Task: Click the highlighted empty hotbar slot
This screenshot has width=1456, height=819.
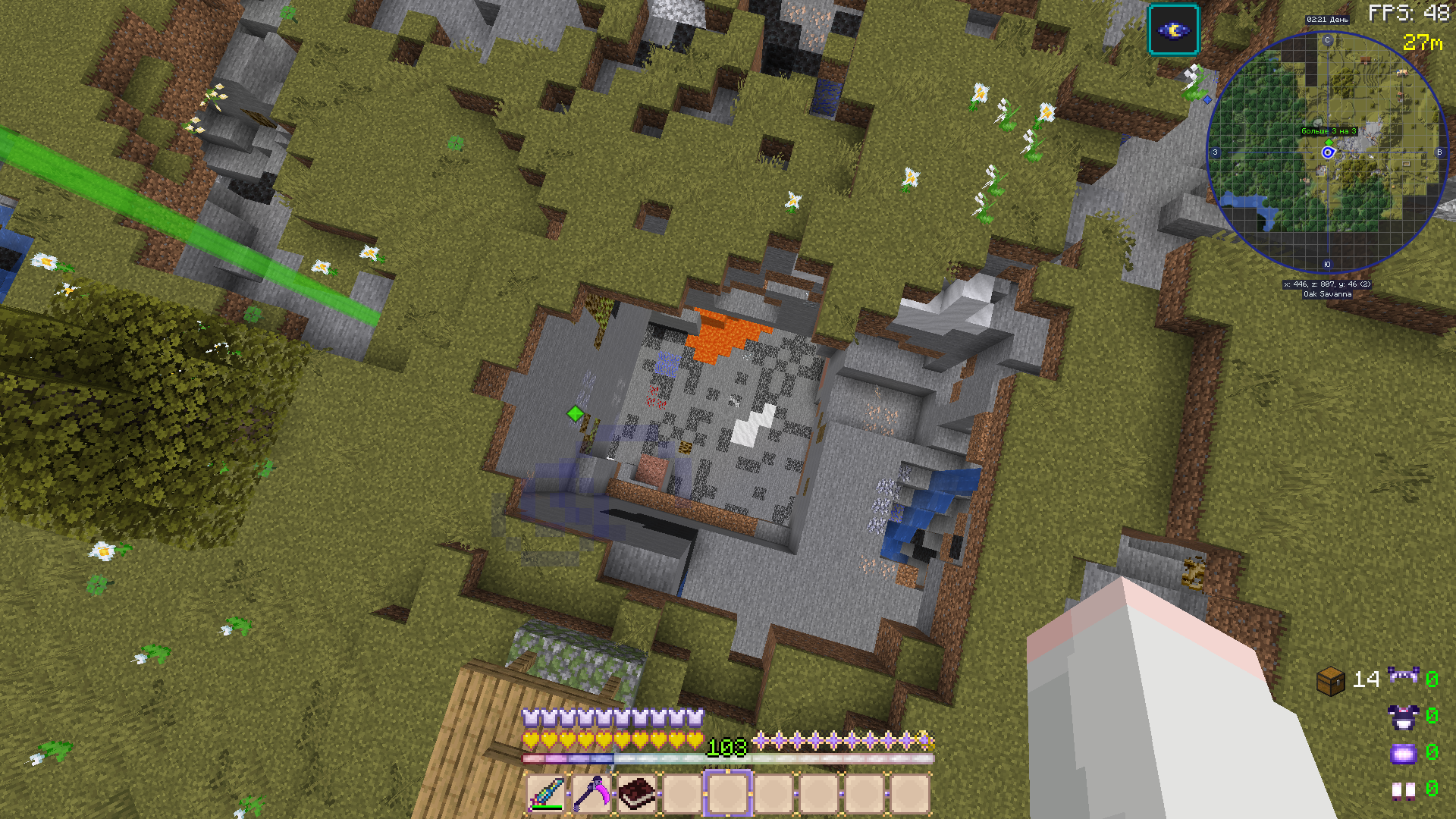Action: tap(728, 793)
